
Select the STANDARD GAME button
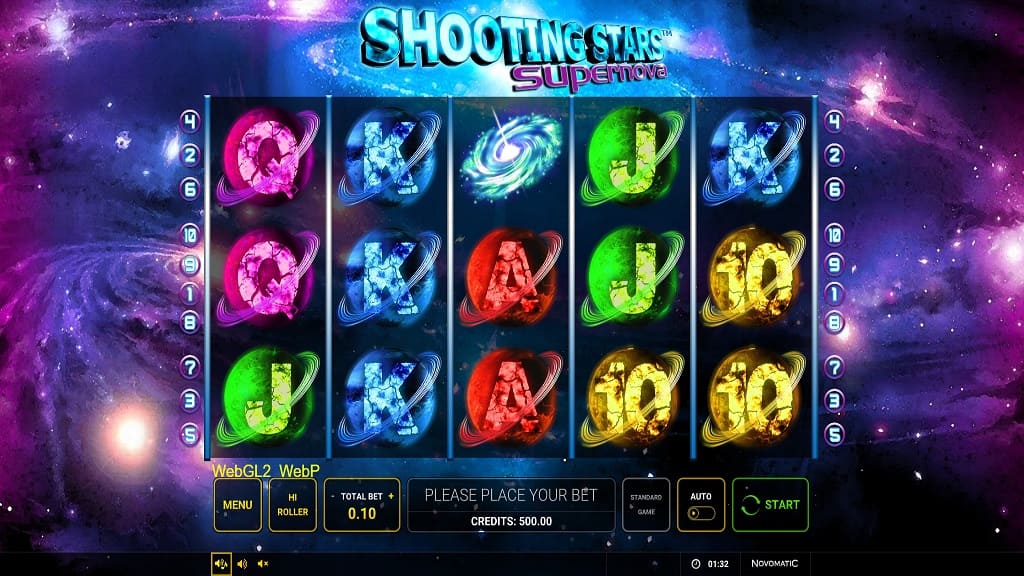click(646, 505)
